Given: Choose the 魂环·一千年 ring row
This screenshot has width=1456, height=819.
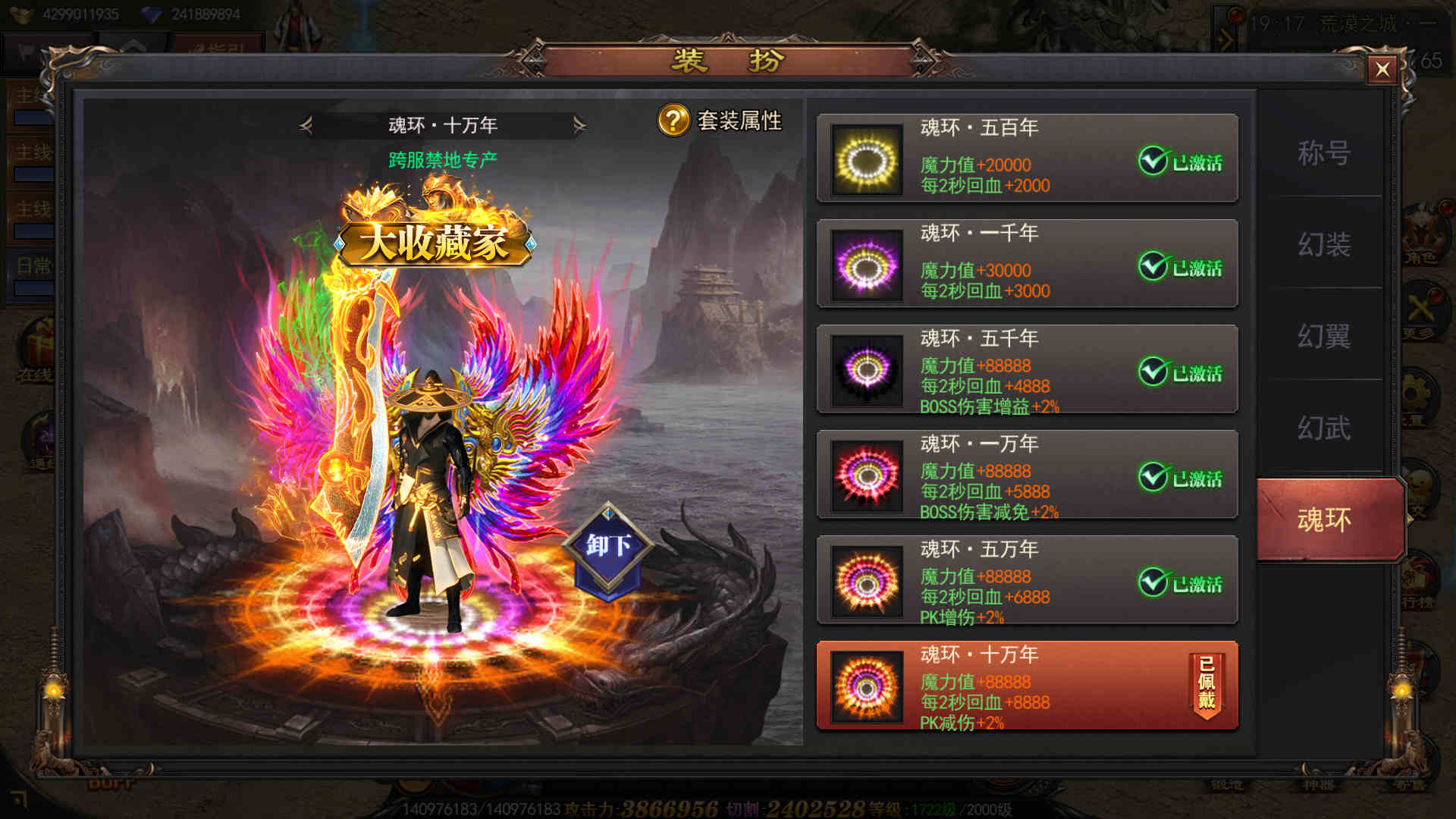Looking at the screenshot, I should pos(1027,264).
